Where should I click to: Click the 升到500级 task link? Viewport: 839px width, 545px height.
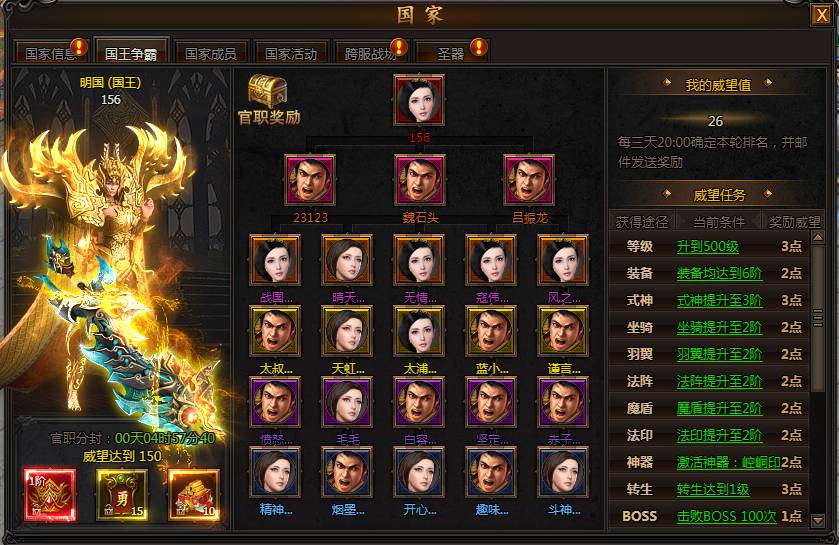pyautogui.click(x=707, y=247)
